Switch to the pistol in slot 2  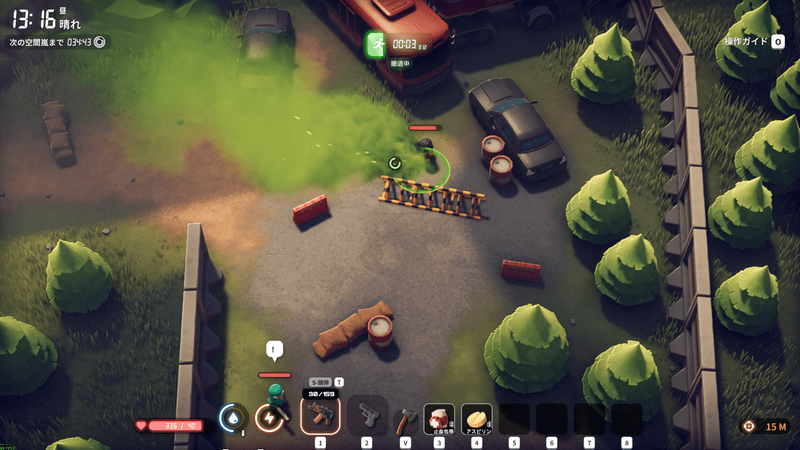[367, 415]
